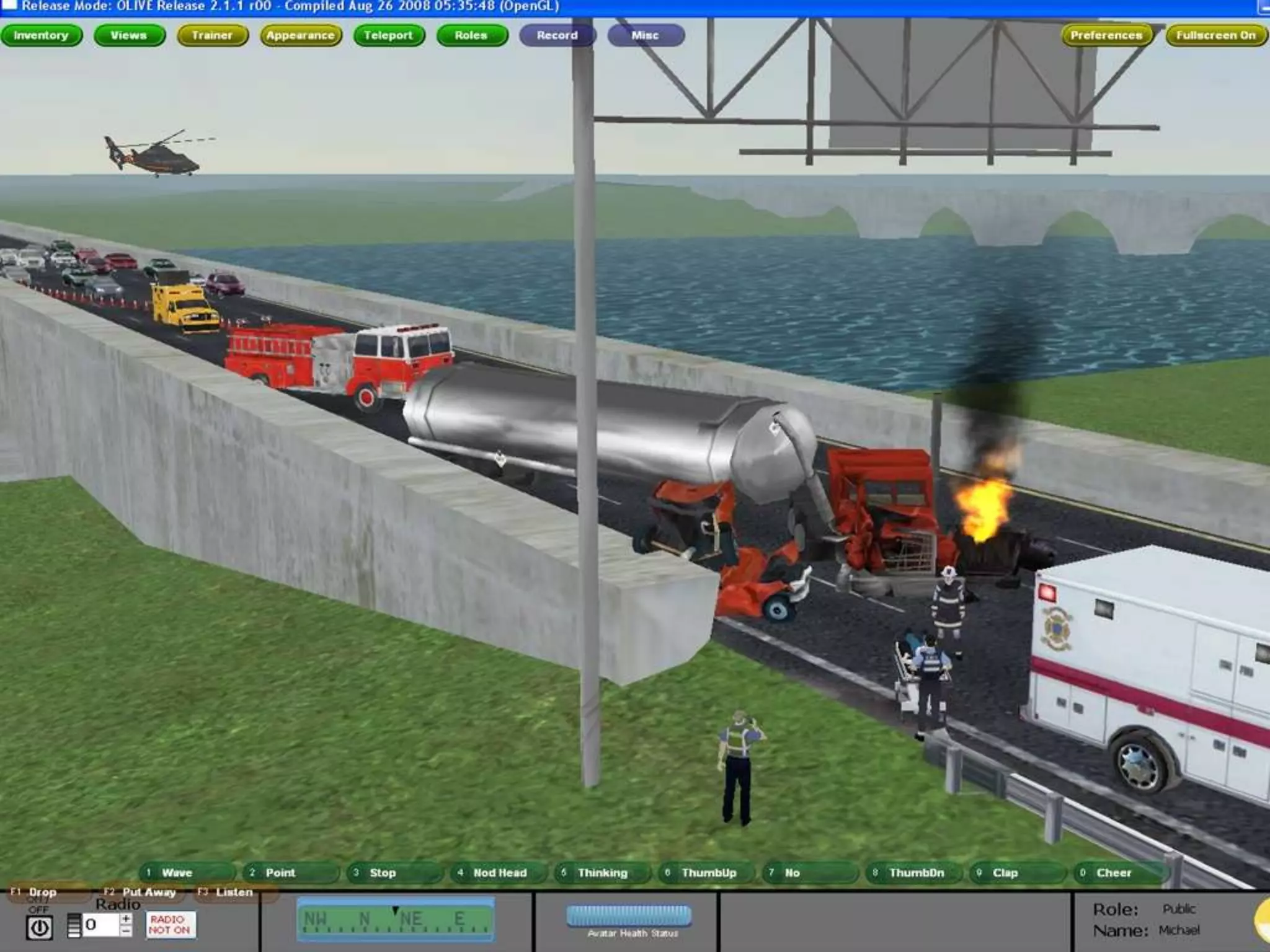Click the Trainer button

[212, 35]
